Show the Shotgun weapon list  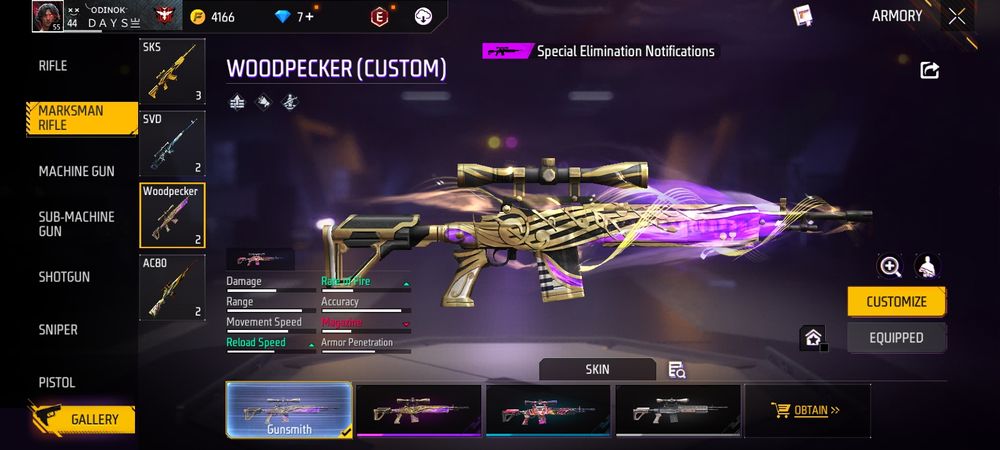point(64,277)
